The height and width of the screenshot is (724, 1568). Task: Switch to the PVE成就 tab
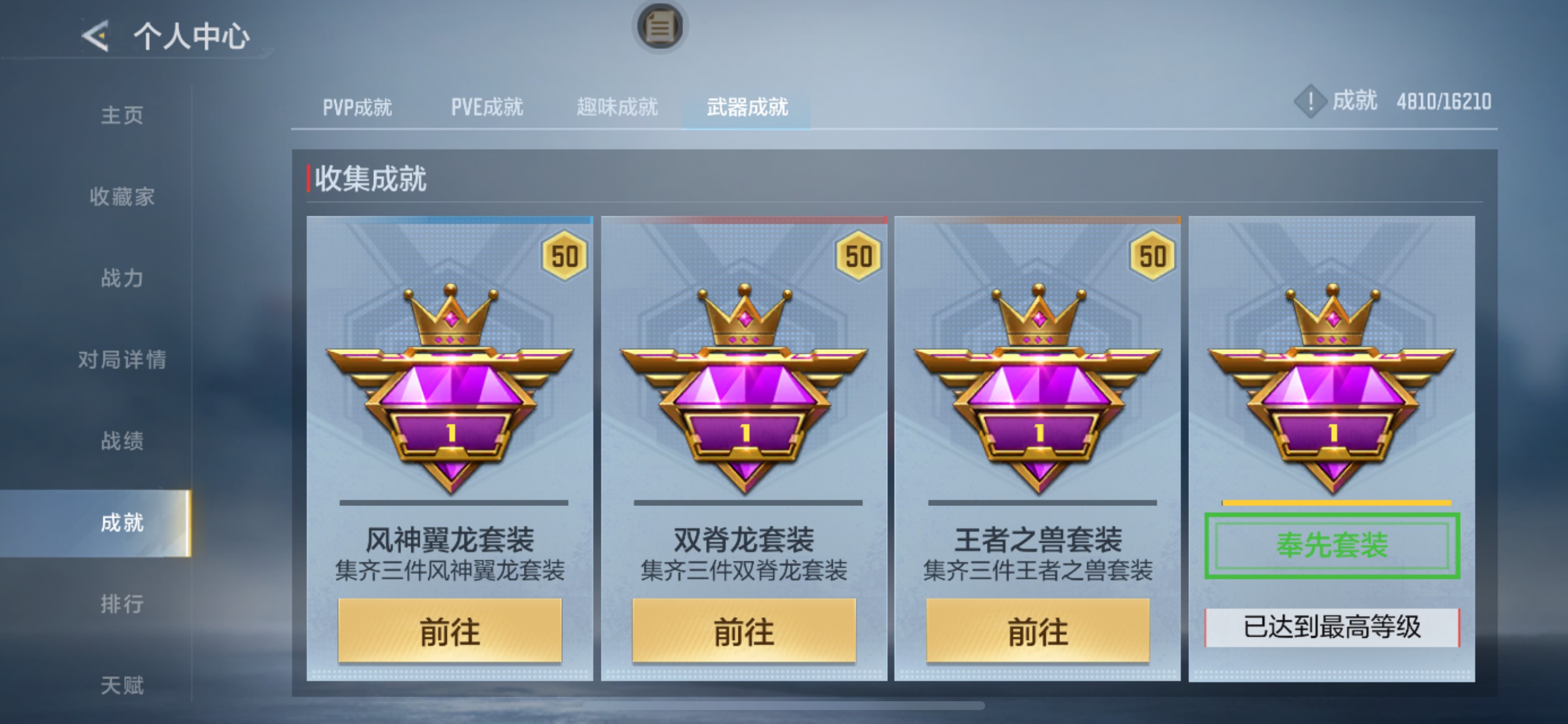coord(487,107)
